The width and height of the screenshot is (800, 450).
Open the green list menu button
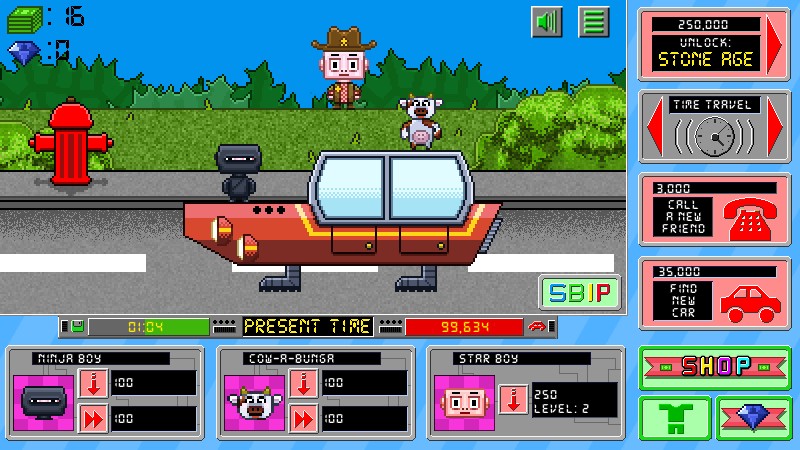click(x=594, y=21)
